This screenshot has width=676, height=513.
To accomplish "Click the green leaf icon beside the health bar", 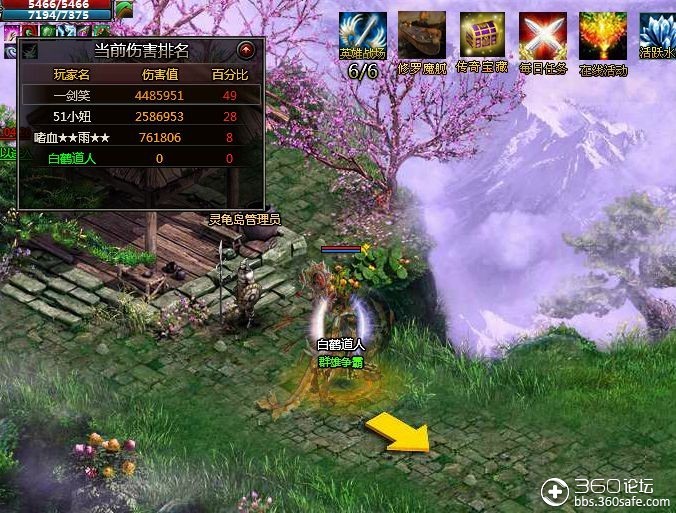I will [x=124, y=9].
